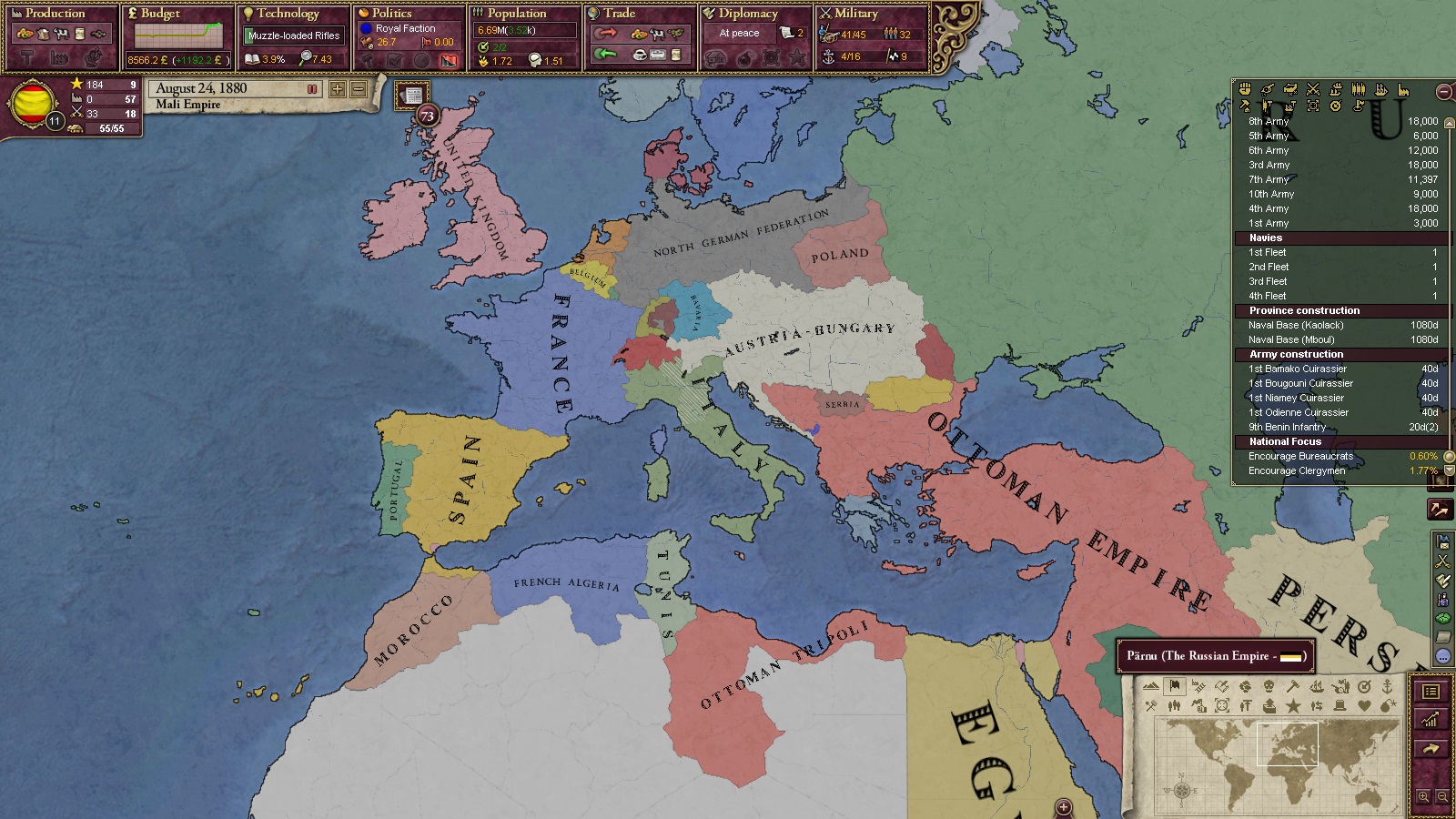This screenshot has height=819, width=1456.
Task: Select the 1st Fleet in the outliner
Action: (1268, 252)
